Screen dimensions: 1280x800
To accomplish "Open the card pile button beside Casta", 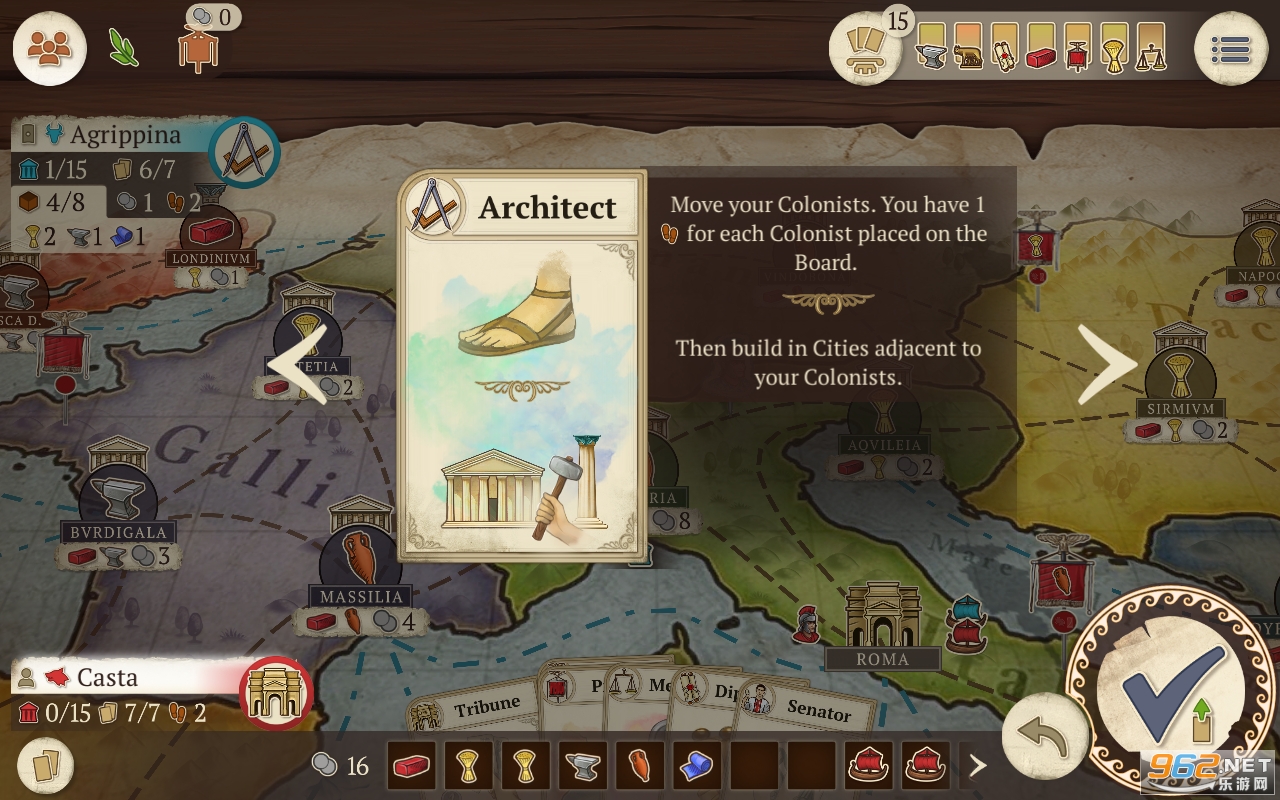I will pos(45,767).
